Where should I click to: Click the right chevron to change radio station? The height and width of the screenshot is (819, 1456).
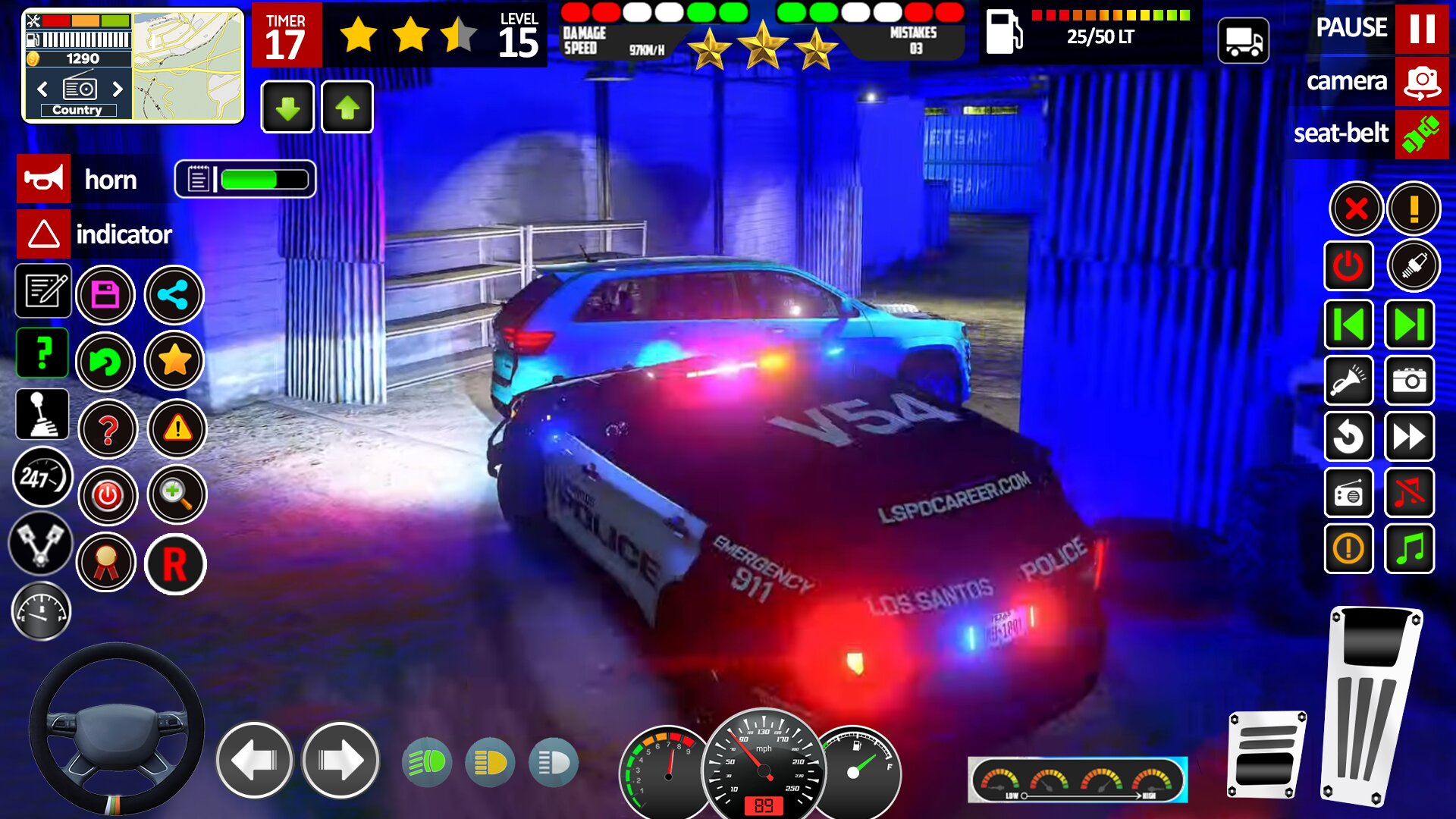(x=116, y=89)
